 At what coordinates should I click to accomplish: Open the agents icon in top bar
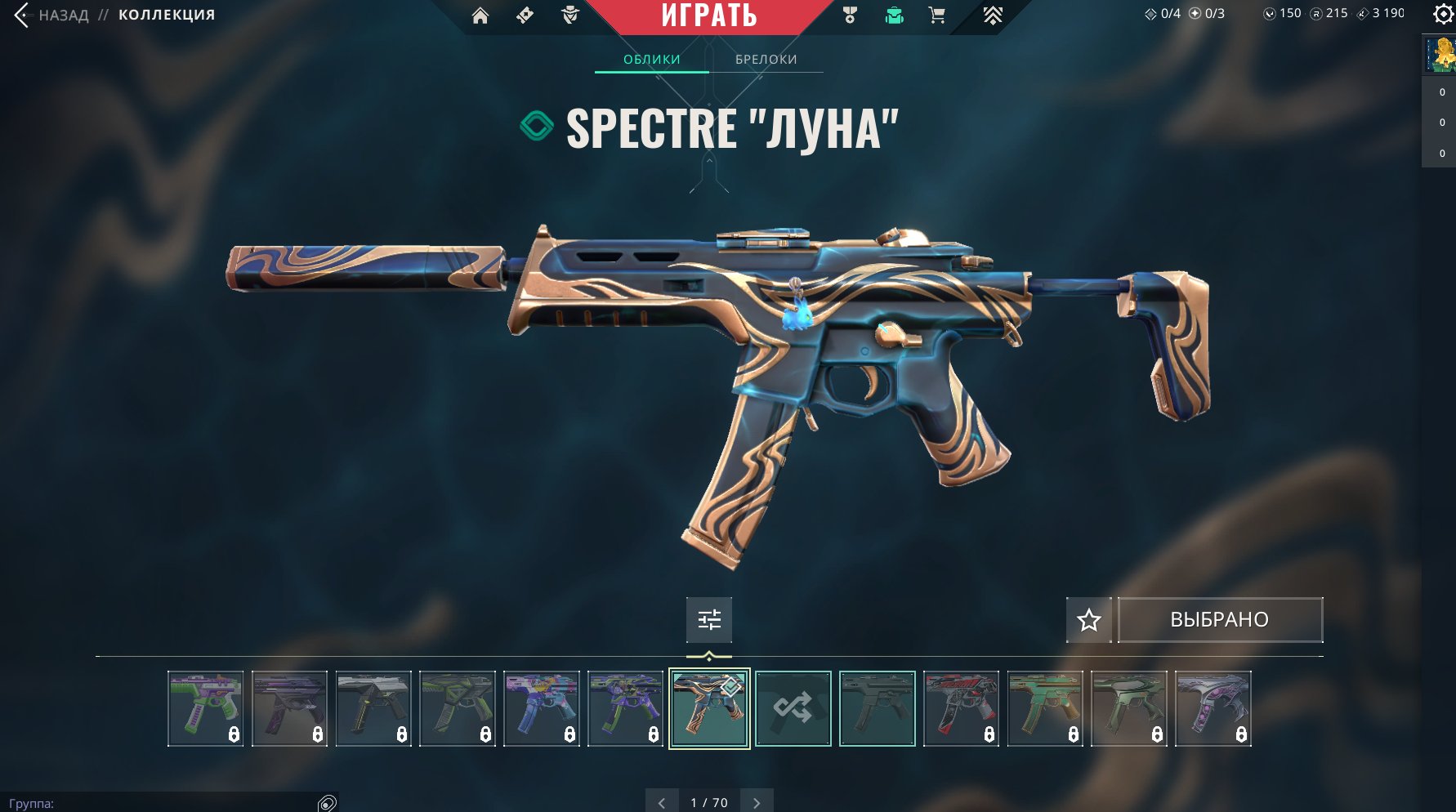(570, 16)
